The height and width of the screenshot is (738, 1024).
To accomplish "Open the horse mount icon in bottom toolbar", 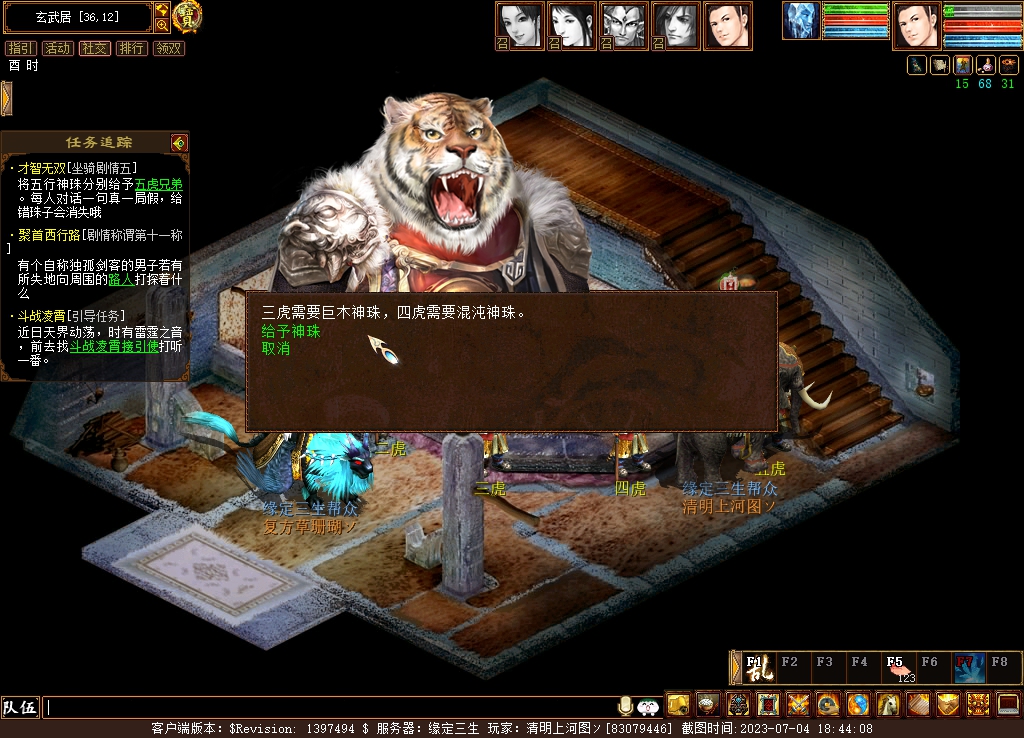I will 888,705.
